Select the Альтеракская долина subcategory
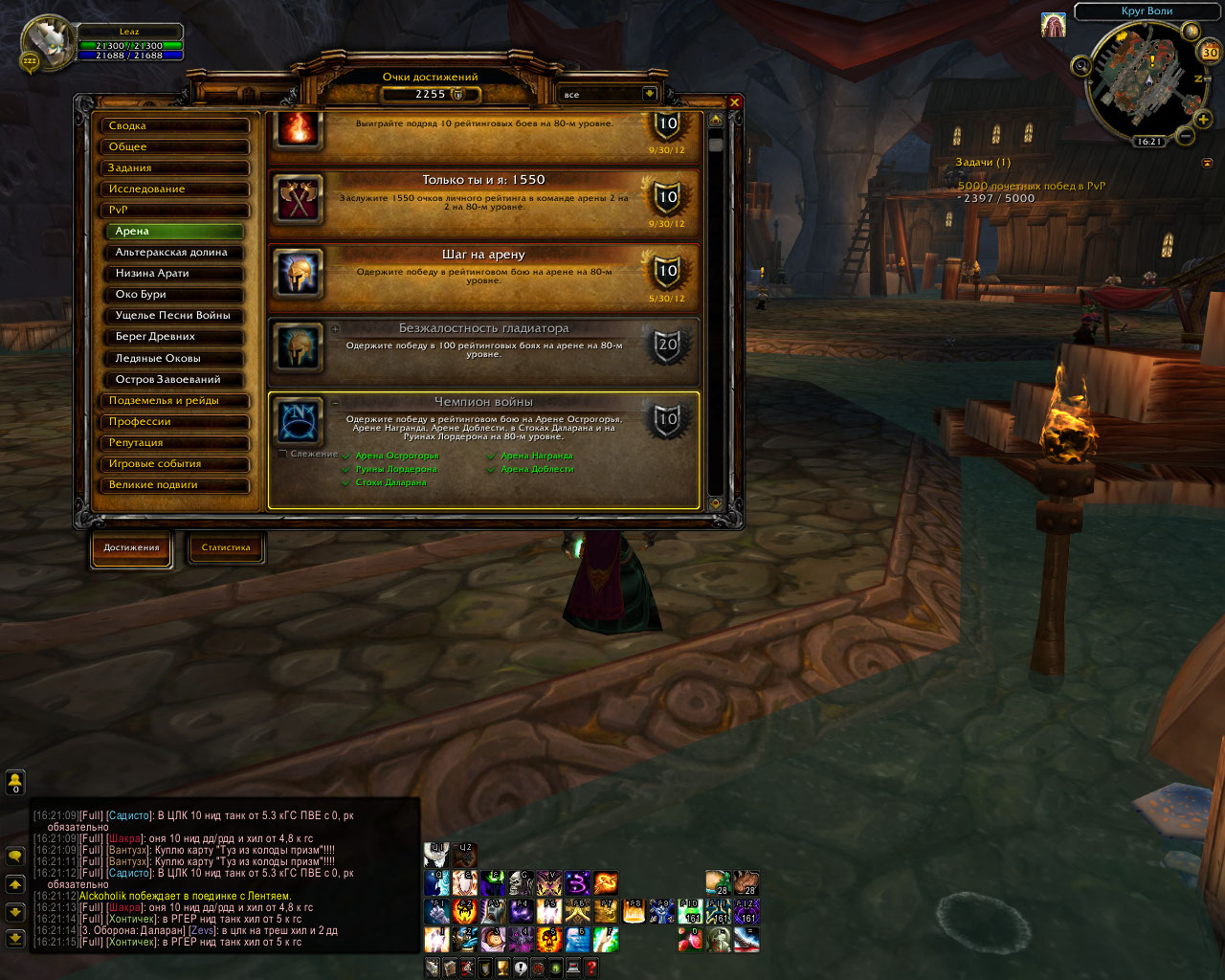Viewport: 1225px width, 980px height. (x=175, y=253)
